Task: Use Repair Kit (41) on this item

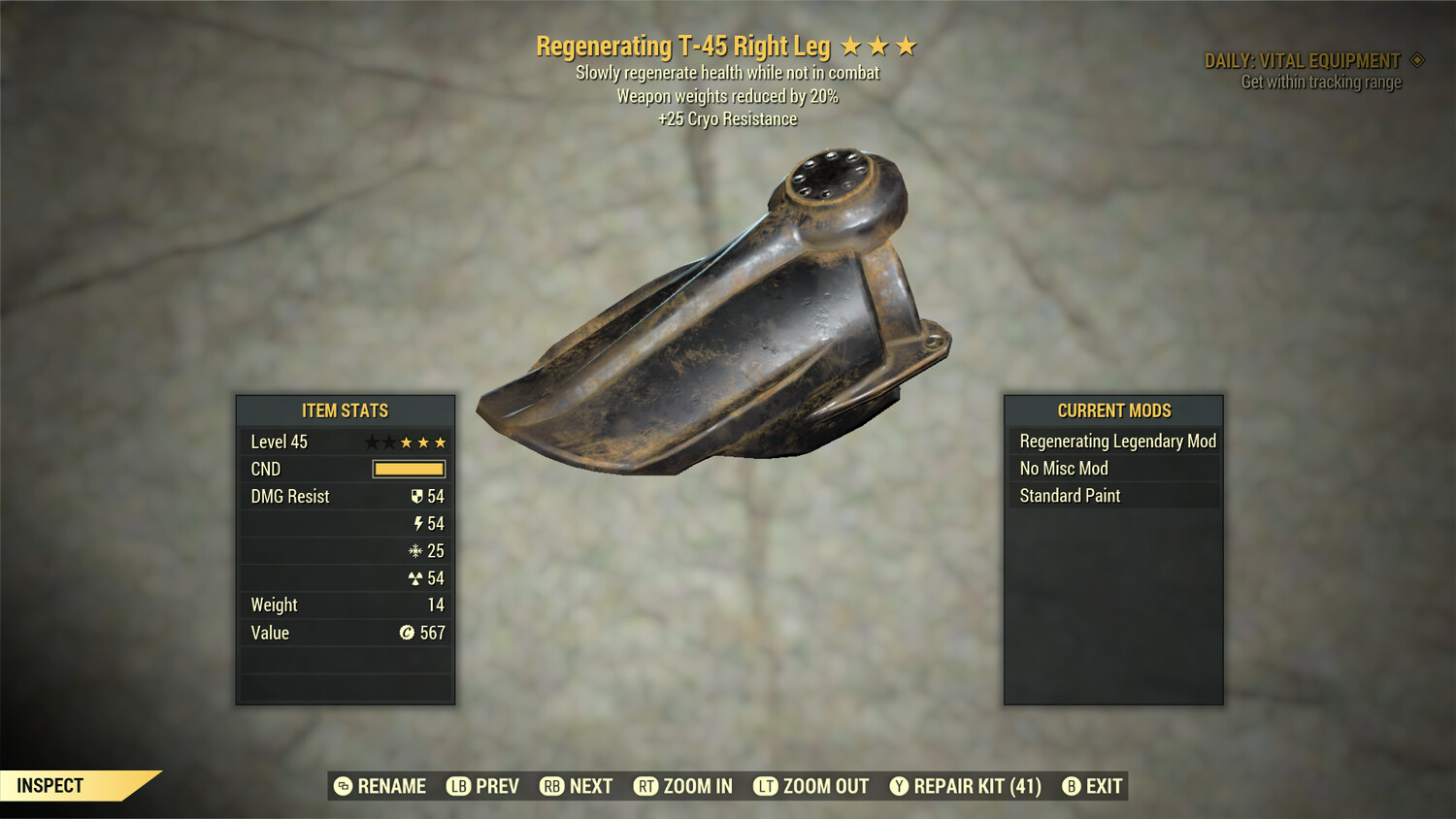Action: click(x=966, y=786)
